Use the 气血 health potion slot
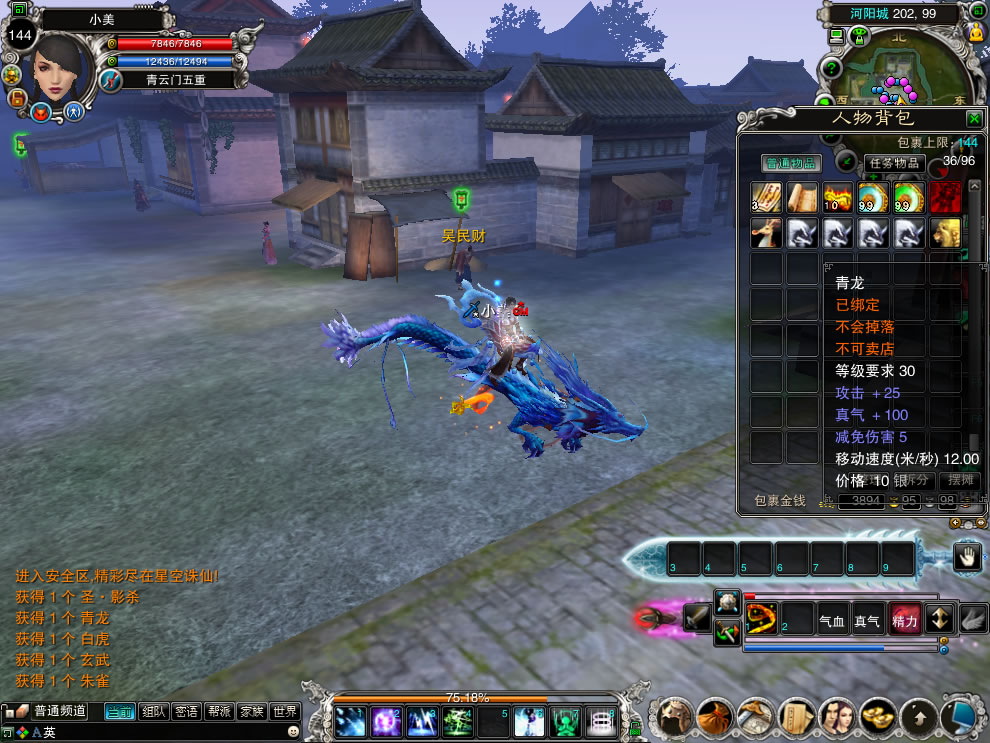The height and width of the screenshot is (743, 990). pyautogui.click(x=832, y=620)
